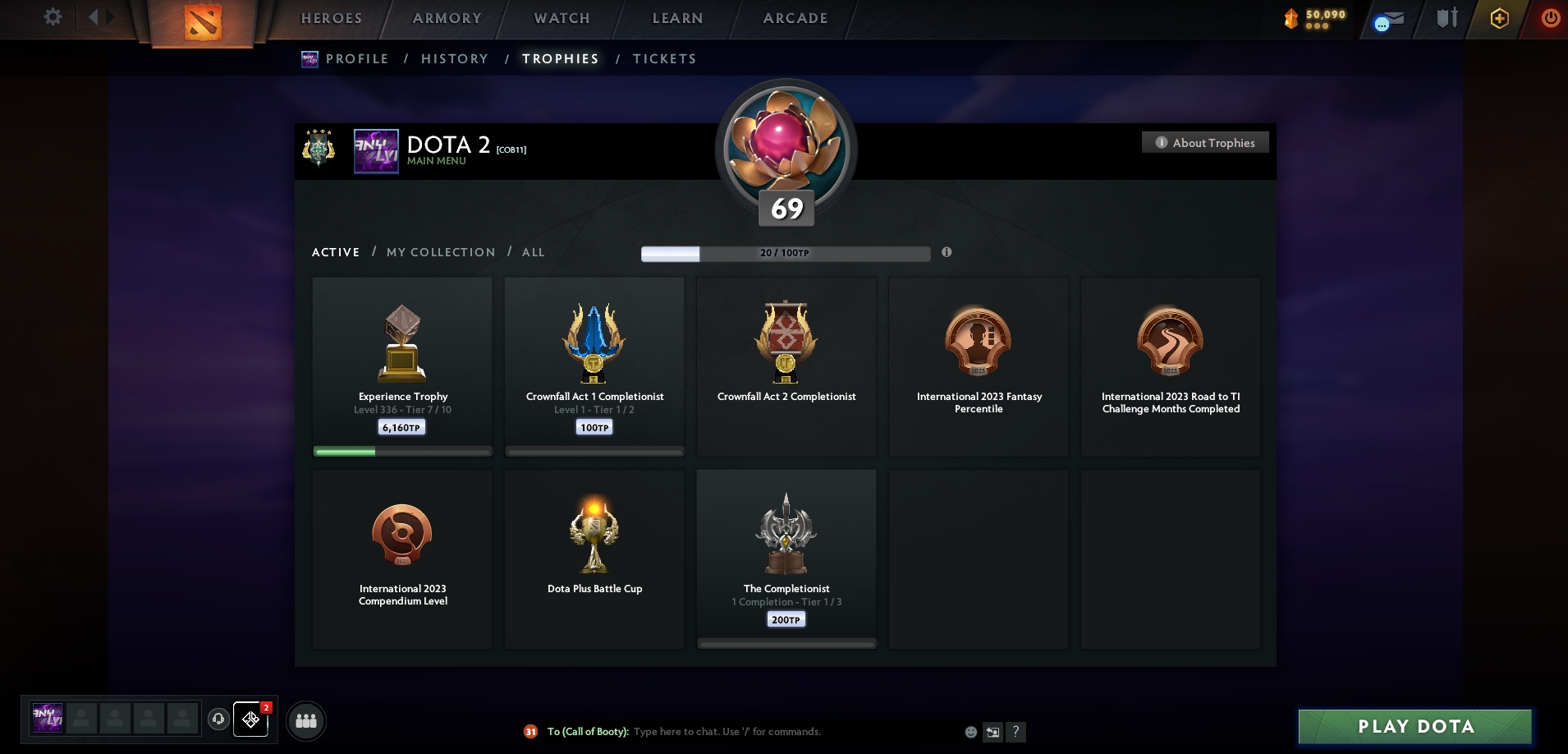1568x754 pixels.
Task: Click the 20/100TP trophy progress bar
Action: pos(785,254)
